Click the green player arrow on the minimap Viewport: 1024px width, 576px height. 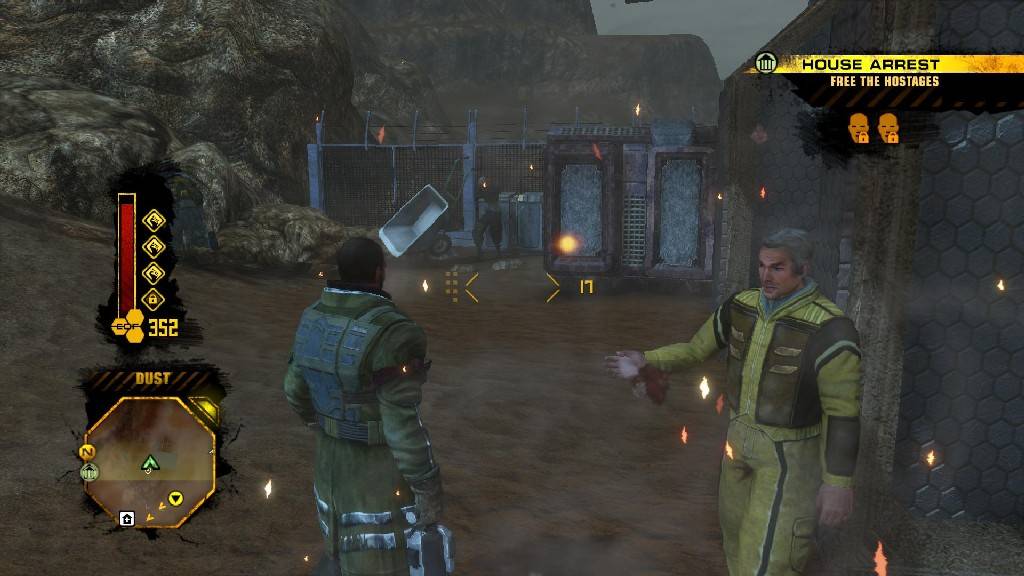[151, 462]
